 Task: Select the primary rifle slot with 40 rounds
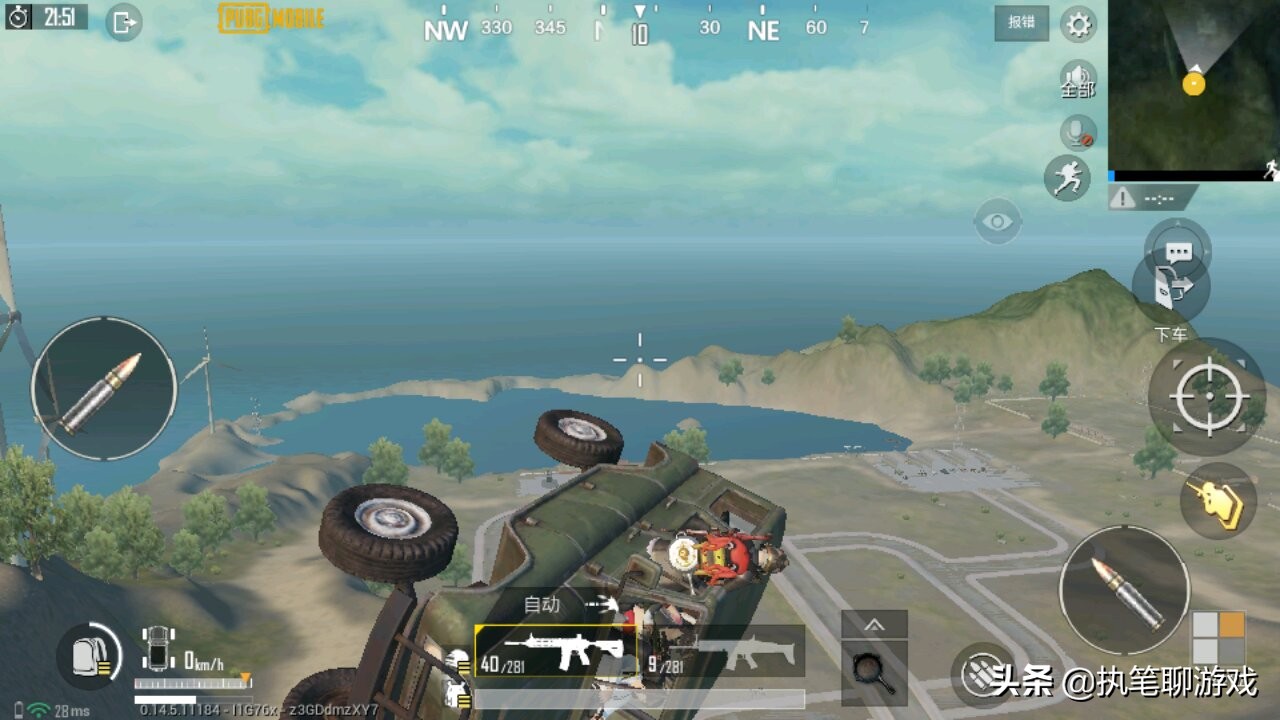pyautogui.click(x=555, y=652)
